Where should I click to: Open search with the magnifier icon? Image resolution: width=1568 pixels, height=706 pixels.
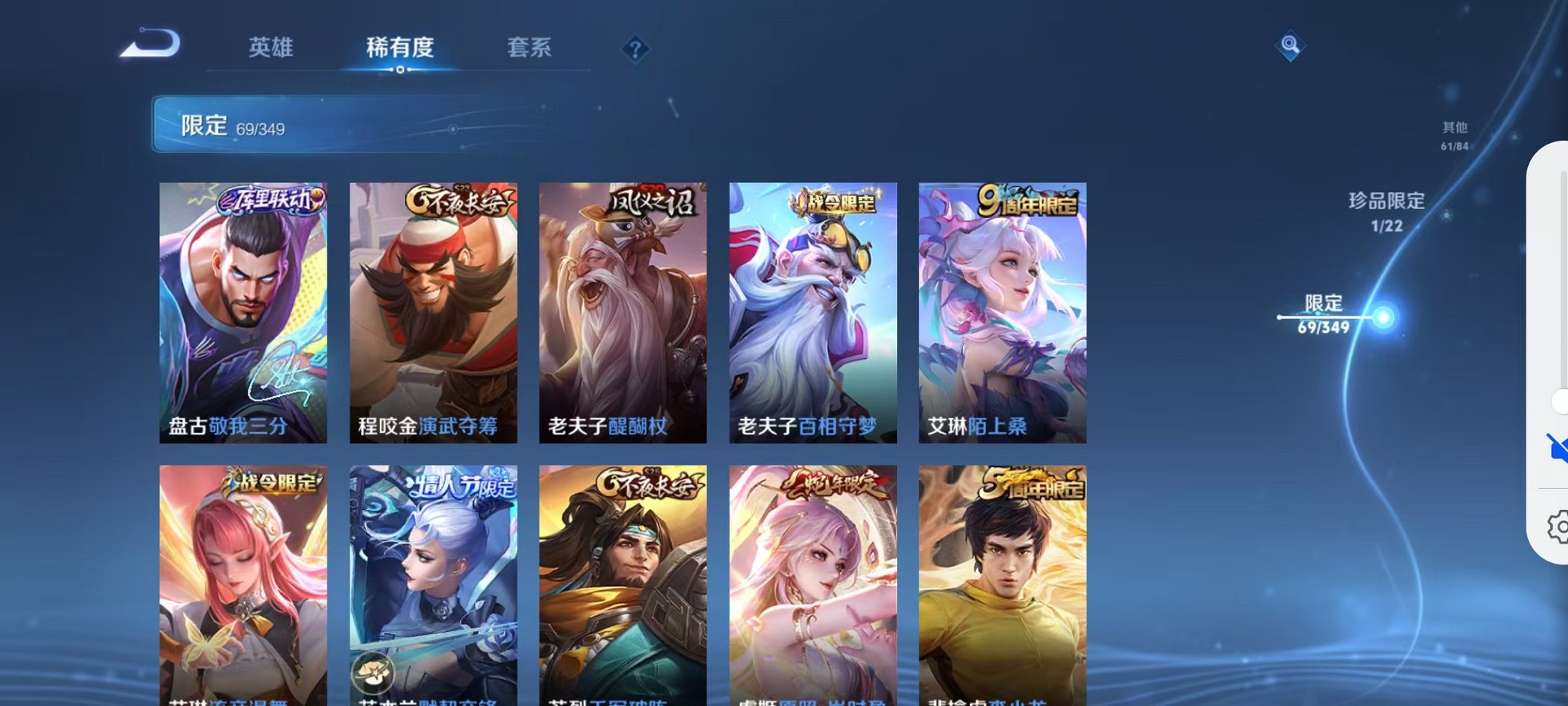click(1291, 46)
